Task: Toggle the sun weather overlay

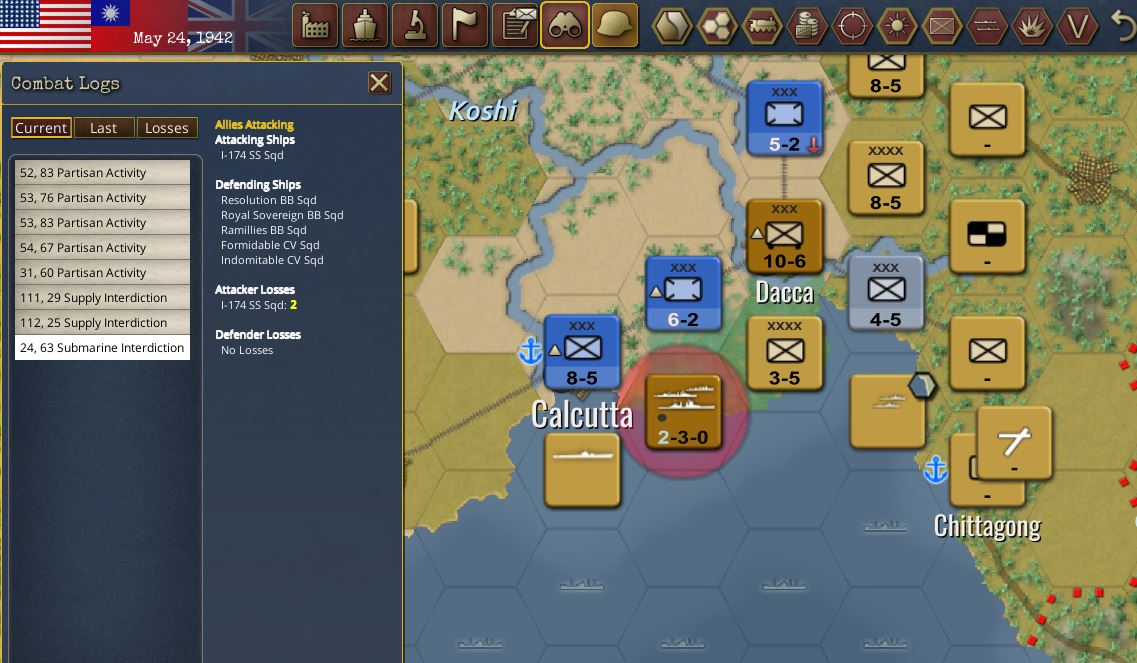Action: click(x=897, y=26)
